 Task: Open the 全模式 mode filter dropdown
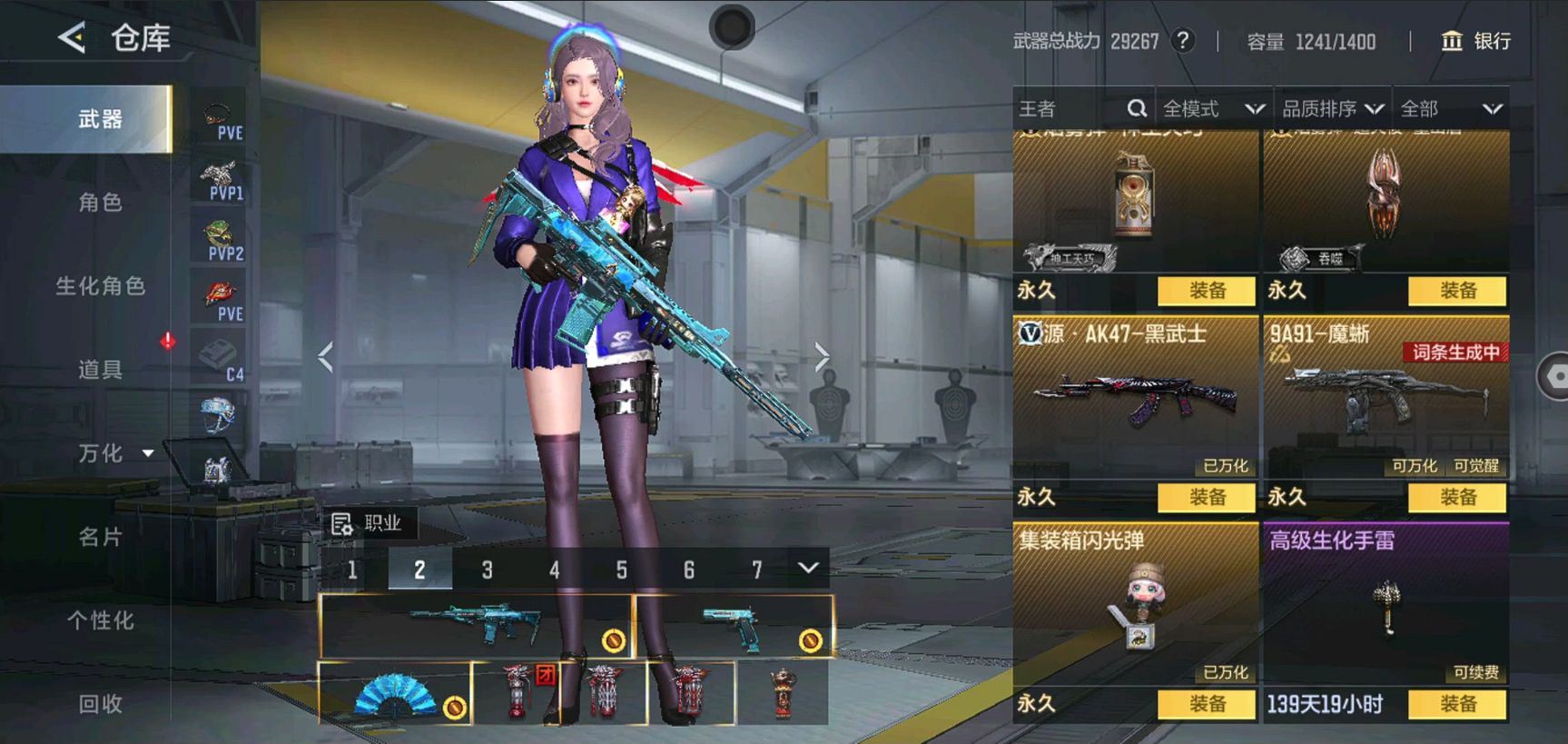point(1213,109)
